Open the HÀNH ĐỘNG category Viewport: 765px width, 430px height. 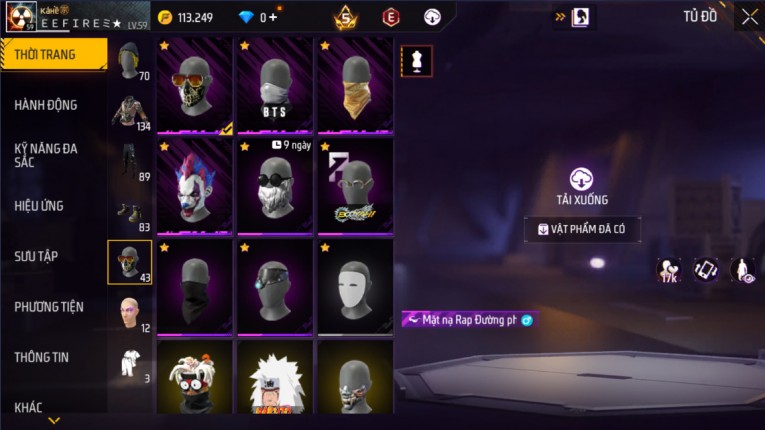pyautogui.click(x=46, y=105)
